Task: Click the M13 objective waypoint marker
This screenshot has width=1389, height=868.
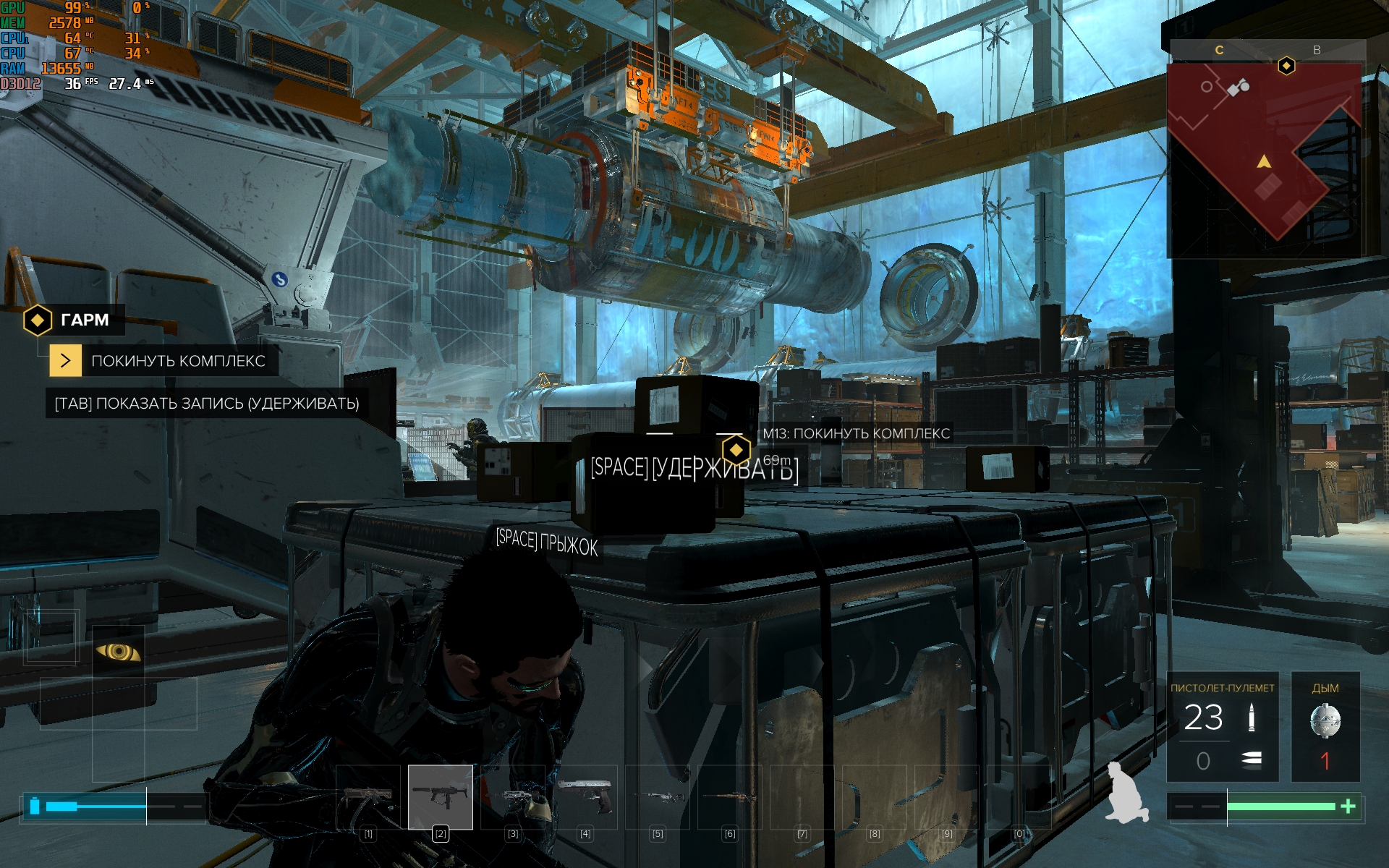Action: (736, 450)
